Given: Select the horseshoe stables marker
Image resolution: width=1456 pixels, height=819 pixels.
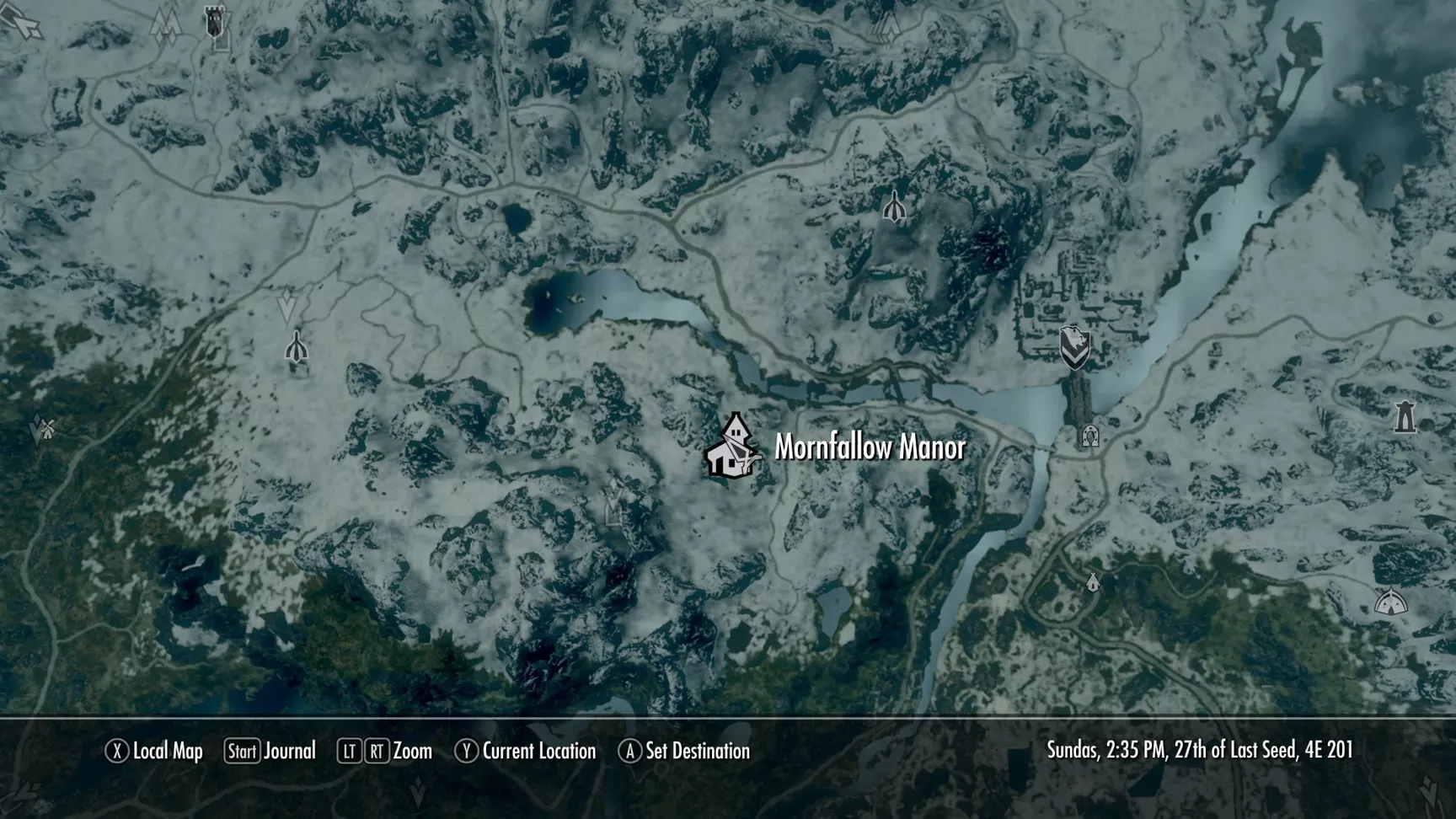Looking at the screenshot, I should 1090,436.
